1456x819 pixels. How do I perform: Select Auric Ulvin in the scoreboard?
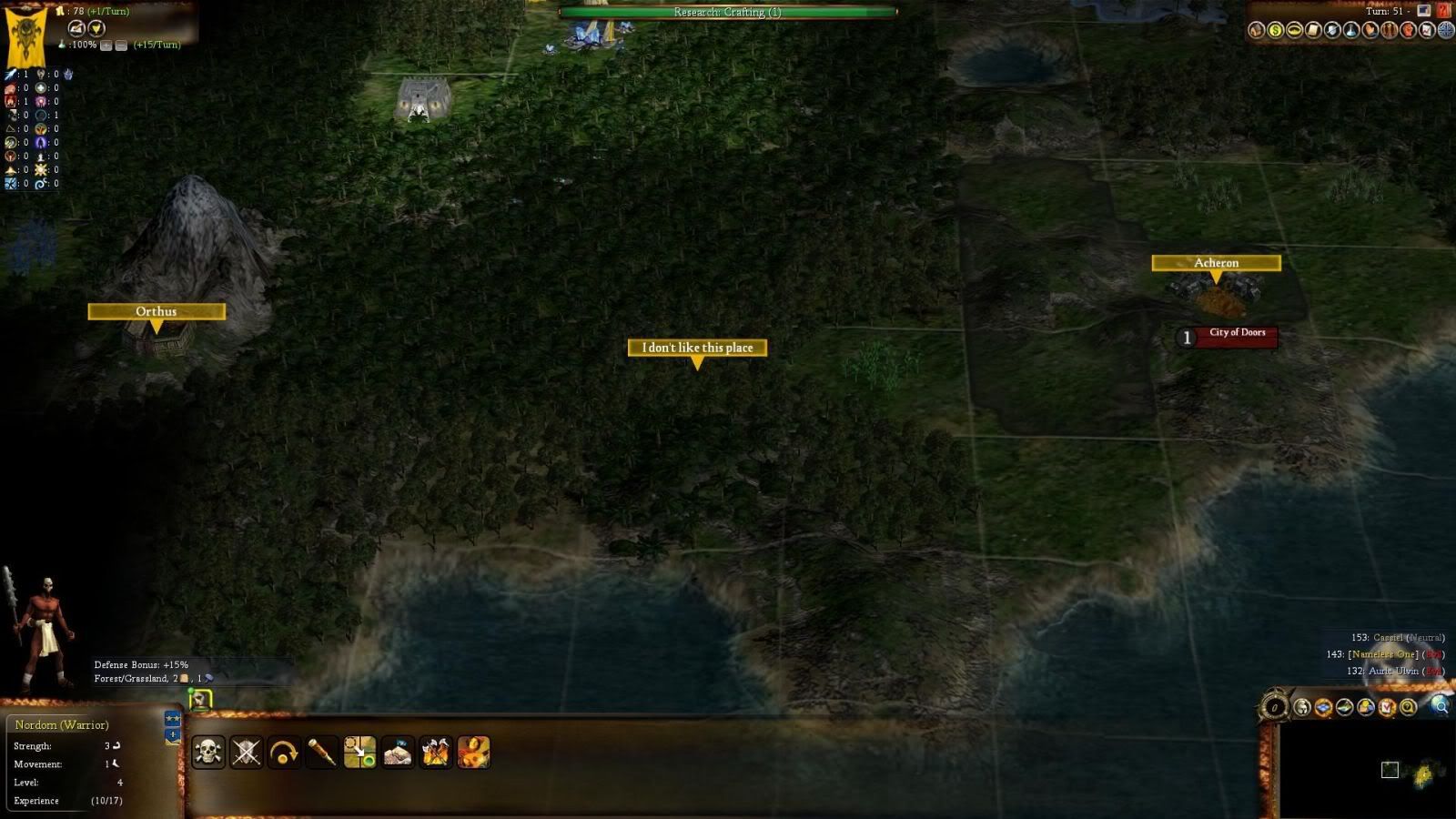(1394, 671)
